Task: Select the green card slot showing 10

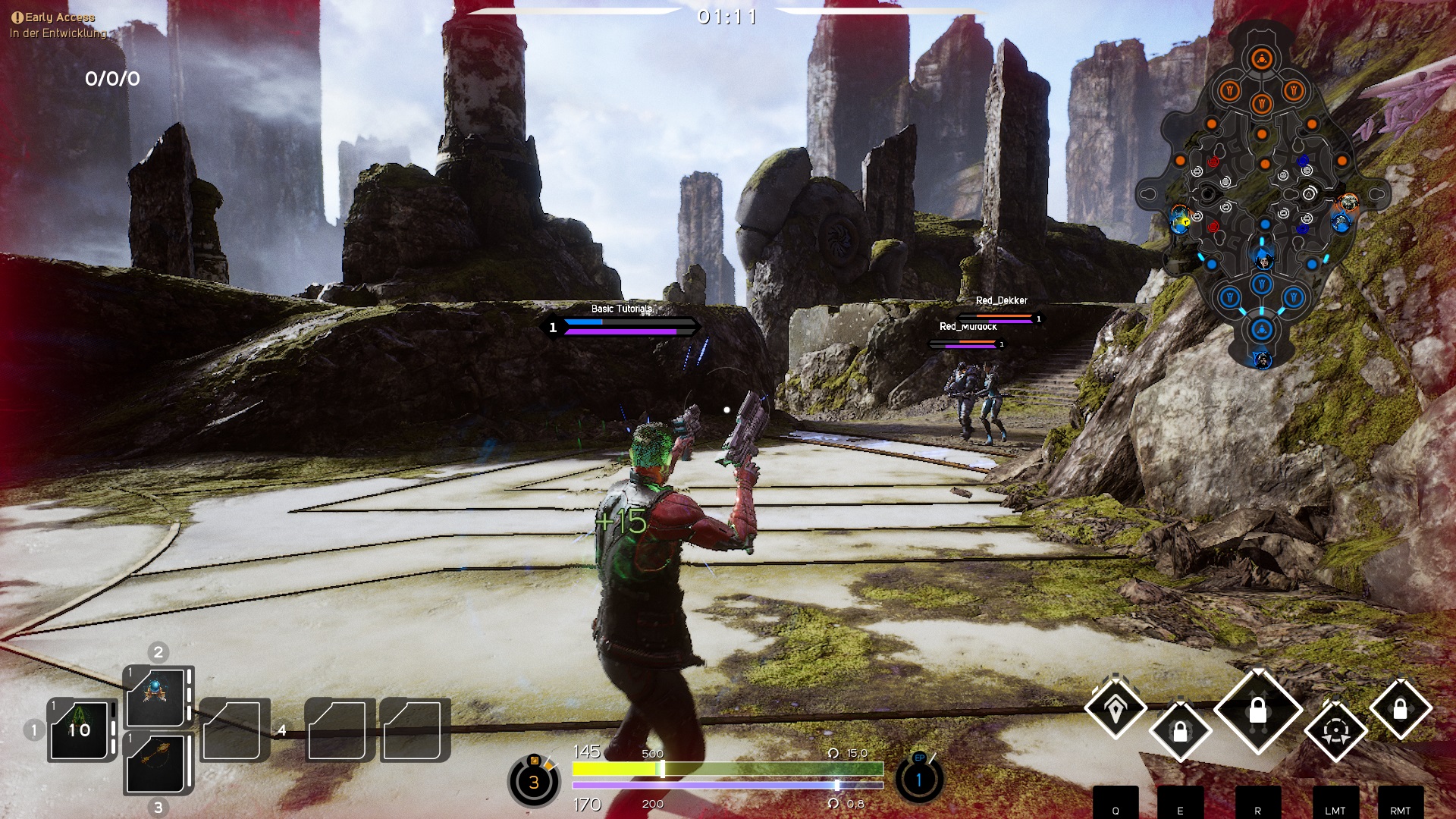Action: [80, 730]
